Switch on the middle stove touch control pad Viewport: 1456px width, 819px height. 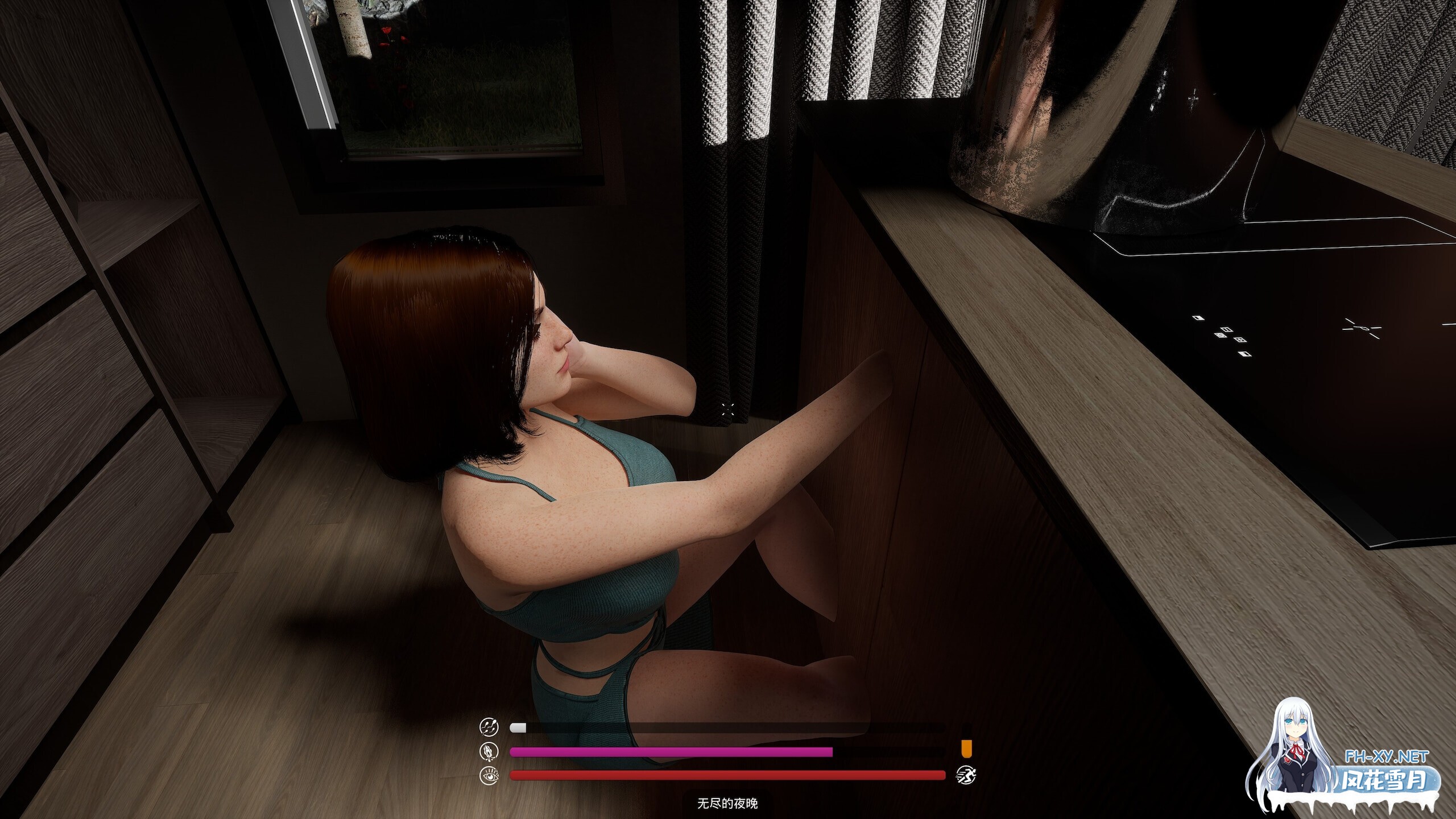(x=1227, y=330)
